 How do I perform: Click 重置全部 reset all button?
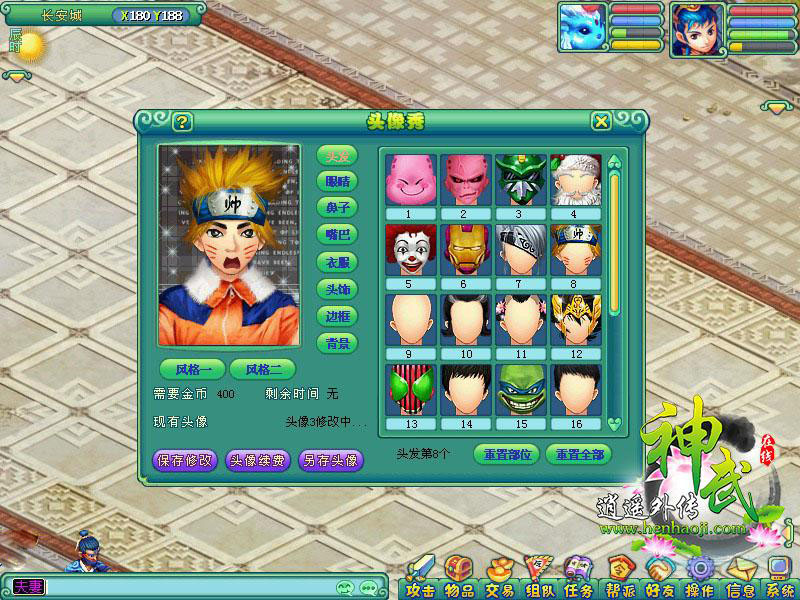[578, 454]
